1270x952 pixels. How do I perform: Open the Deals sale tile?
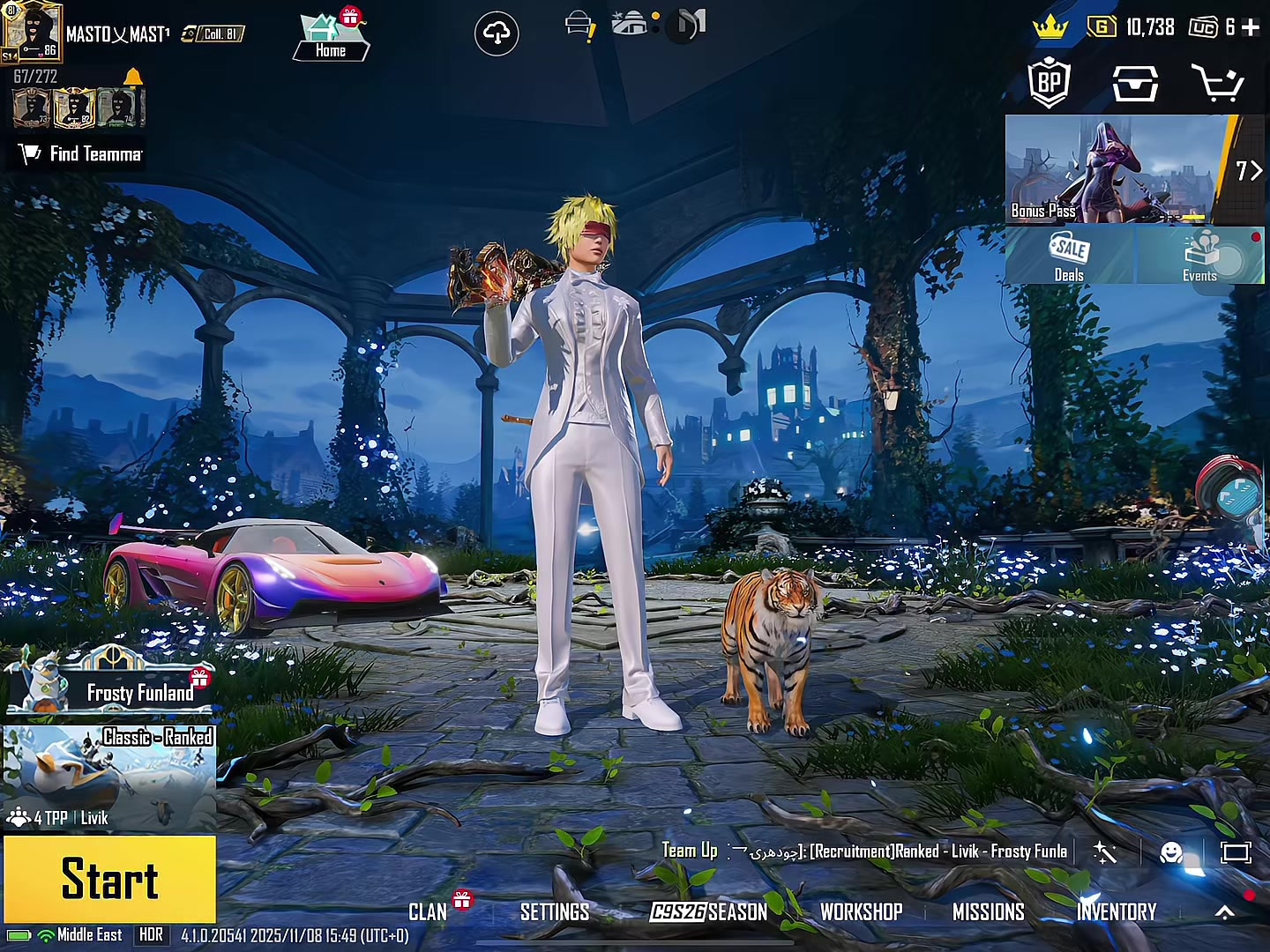[1070, 257]
